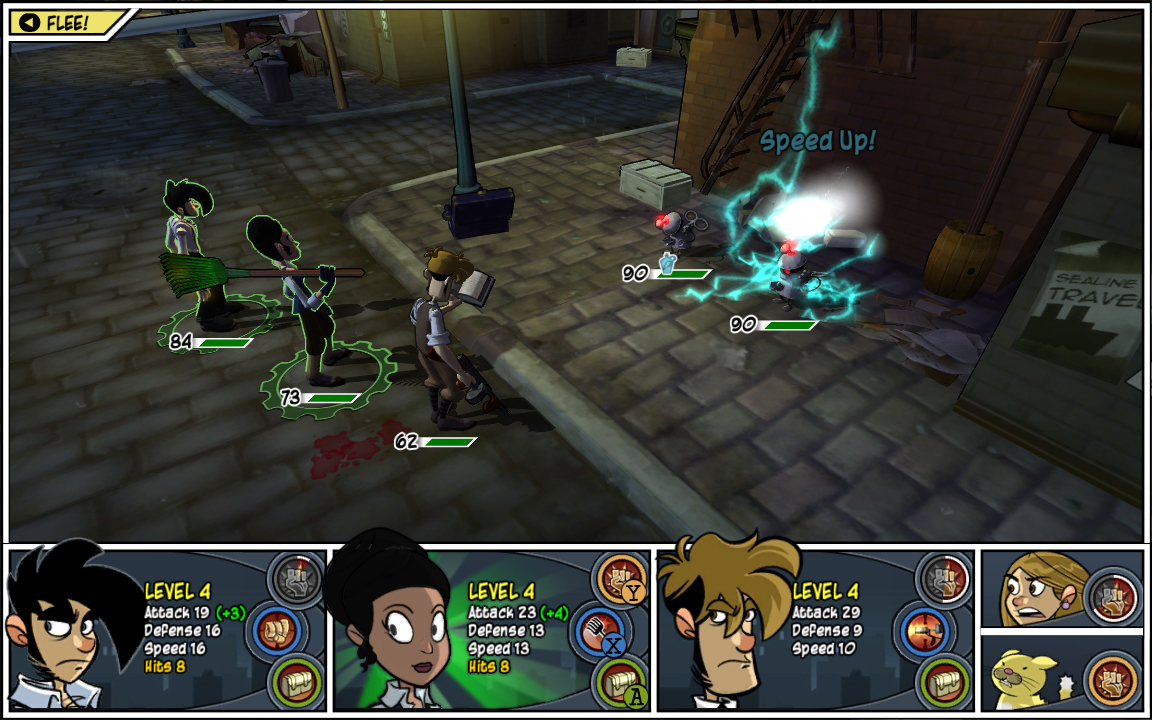This screenshot has width=1152, height=720.
Task: Open the black-haired boy's item chest
Action: (x=296, y=680)
